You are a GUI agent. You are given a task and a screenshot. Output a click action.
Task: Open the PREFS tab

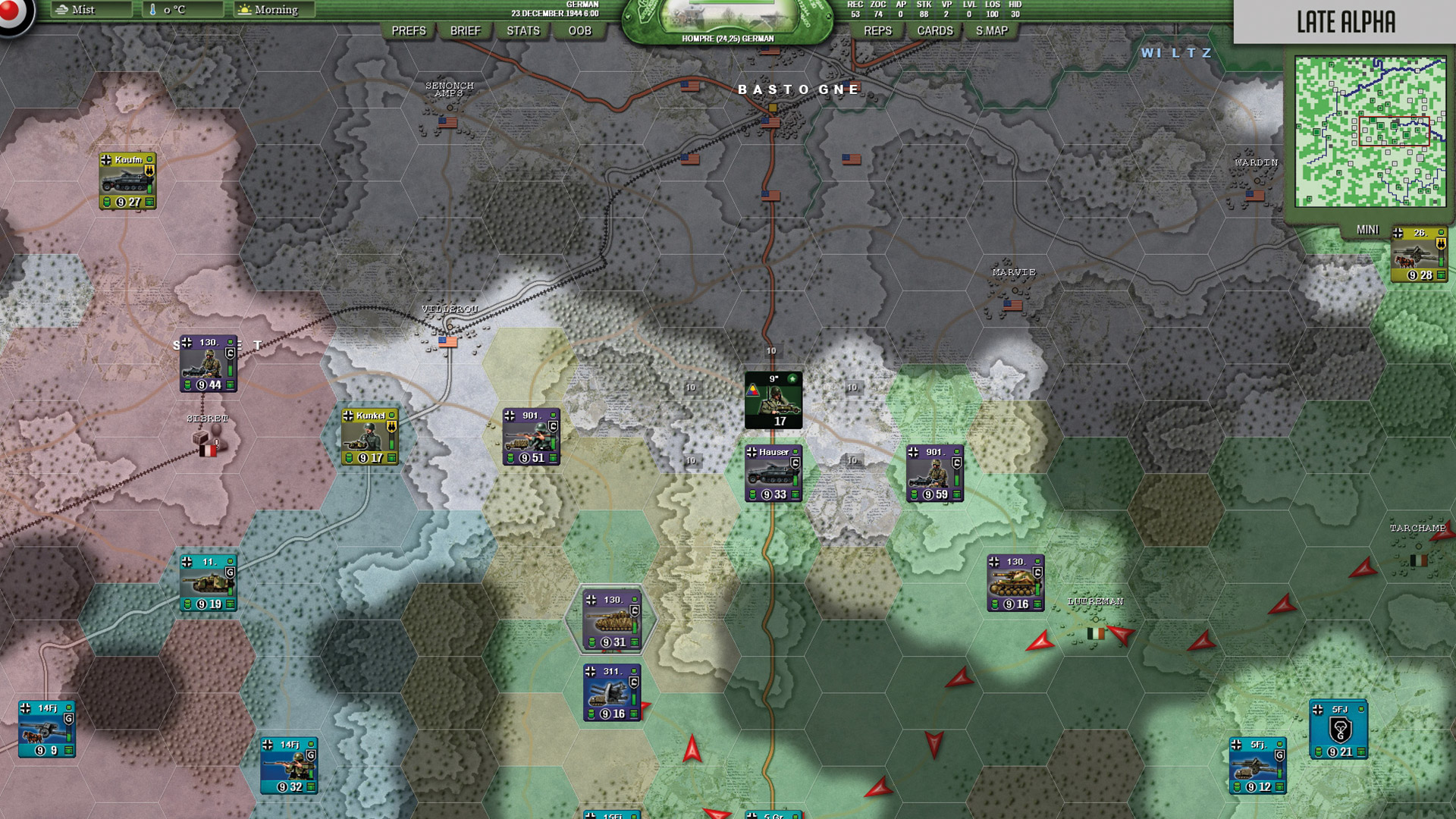[409, 31]
